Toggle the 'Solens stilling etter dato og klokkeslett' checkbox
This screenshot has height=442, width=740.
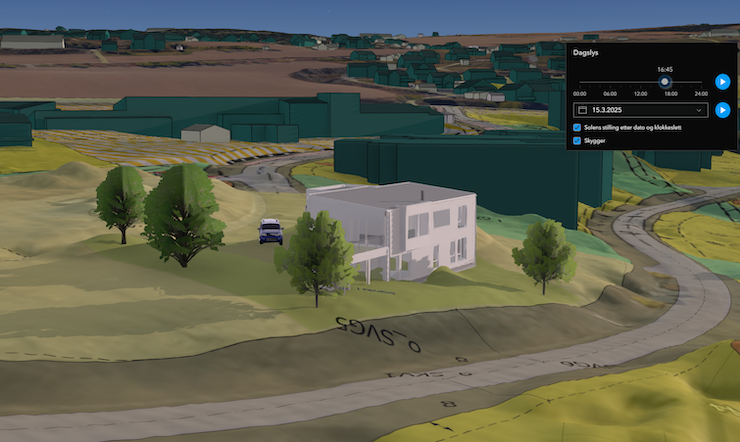click(578, 128)
